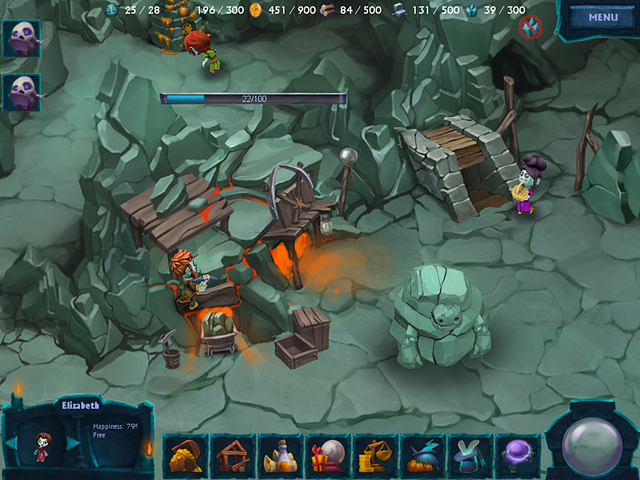Open the purple swirl orb icon
This screenshot has height=480, width=640.
(517, 456)
